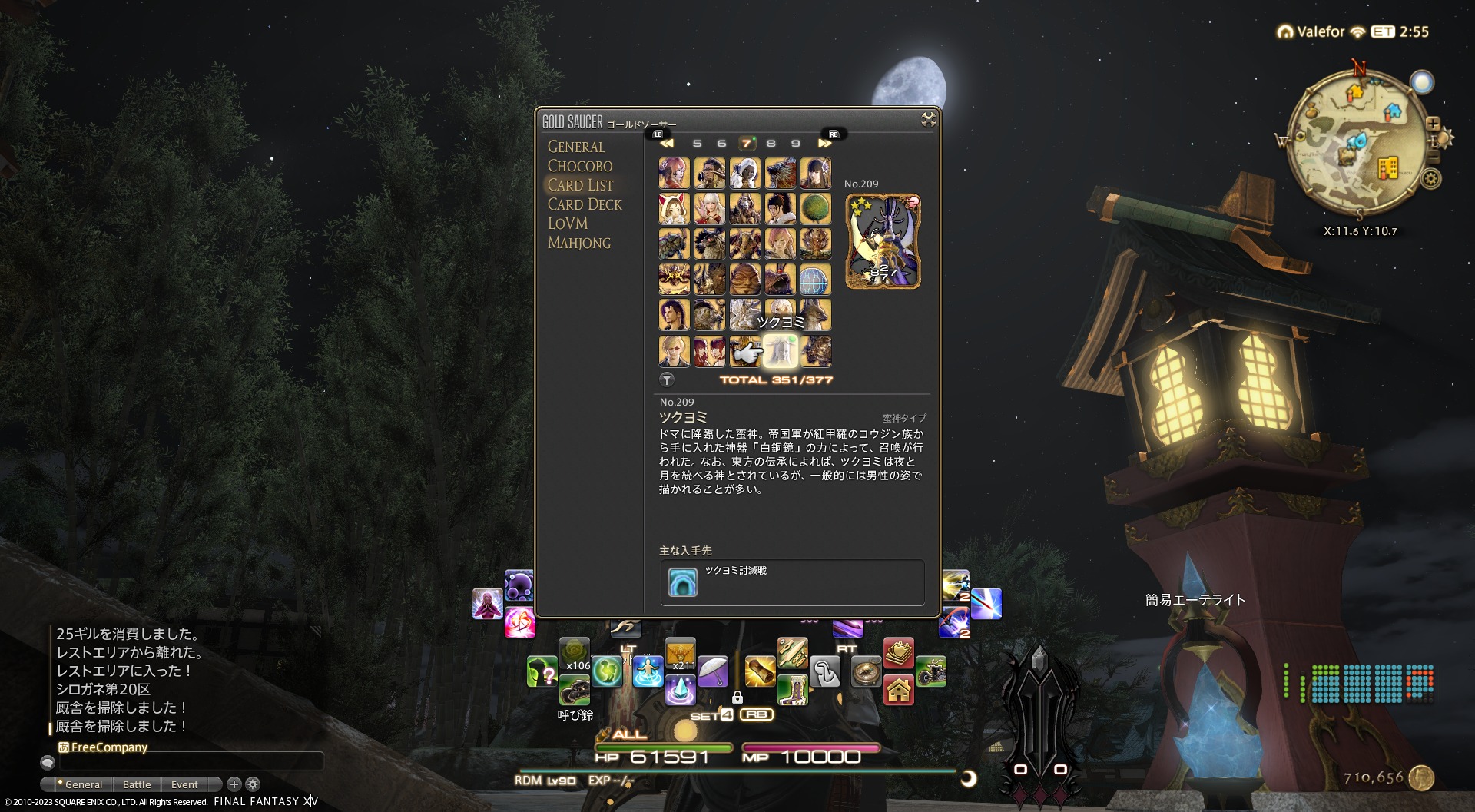Open the General section of Gold Saucer
Screen dimensions: 1475x812
coord(575,147)
